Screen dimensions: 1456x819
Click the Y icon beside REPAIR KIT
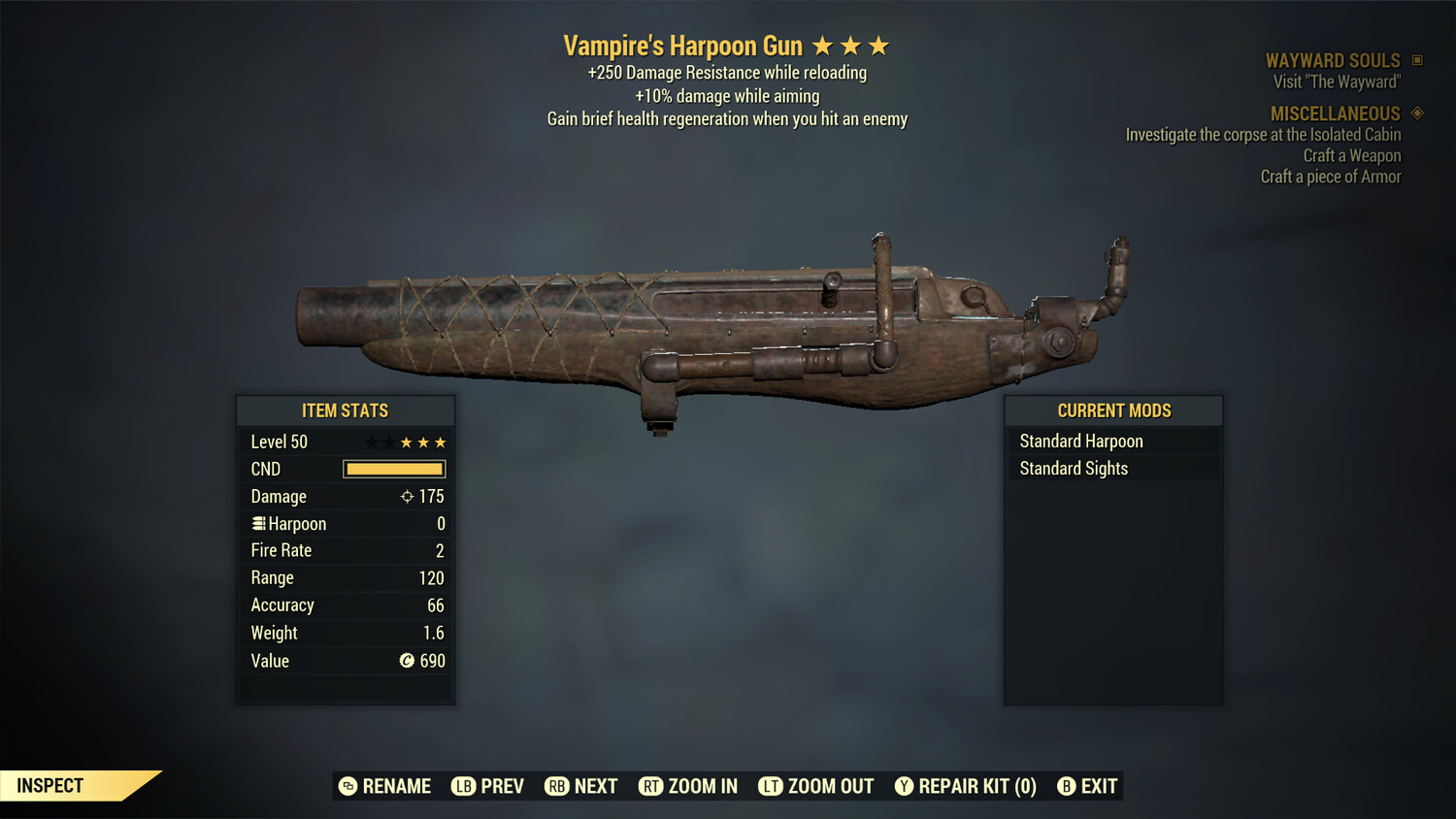tap(903, 786)
